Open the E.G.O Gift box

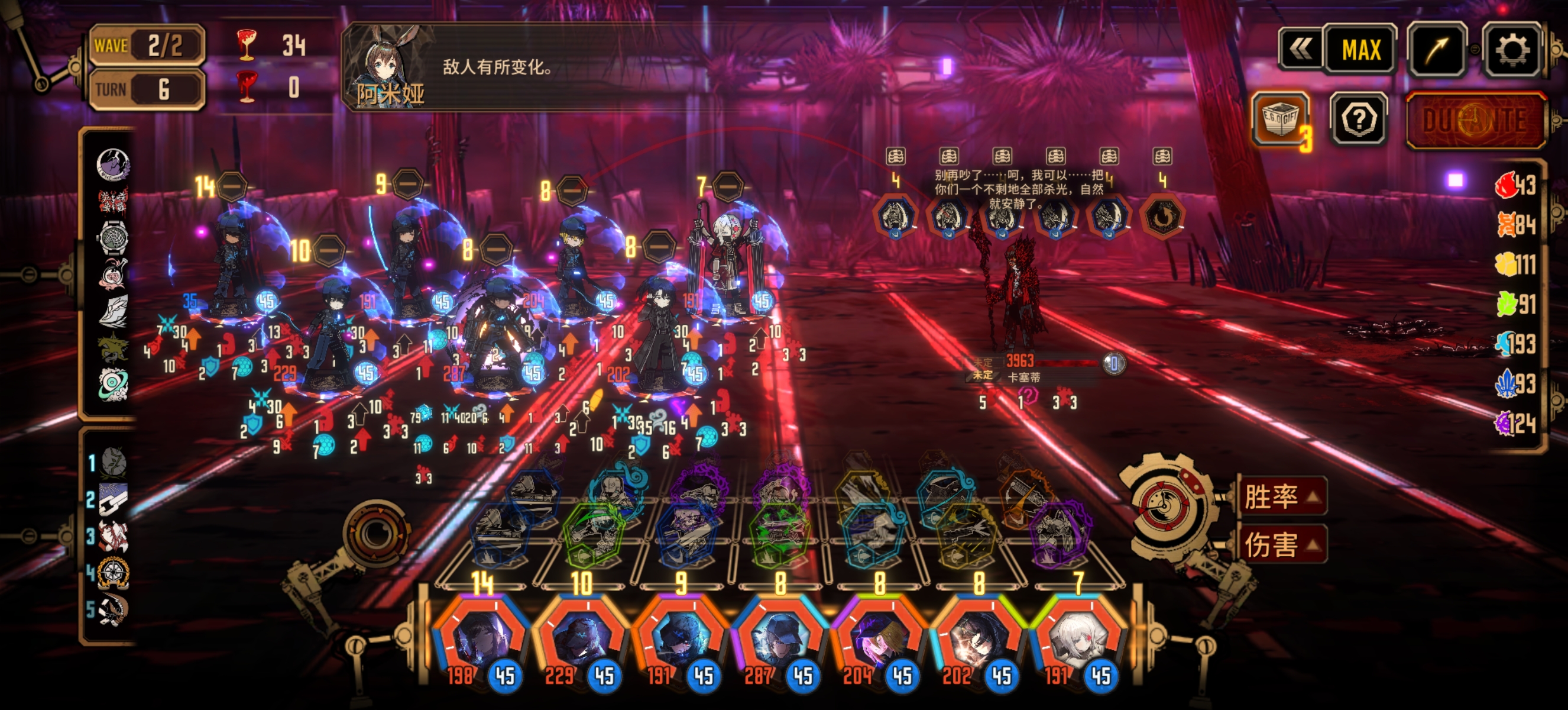[x=1280, y=119]
